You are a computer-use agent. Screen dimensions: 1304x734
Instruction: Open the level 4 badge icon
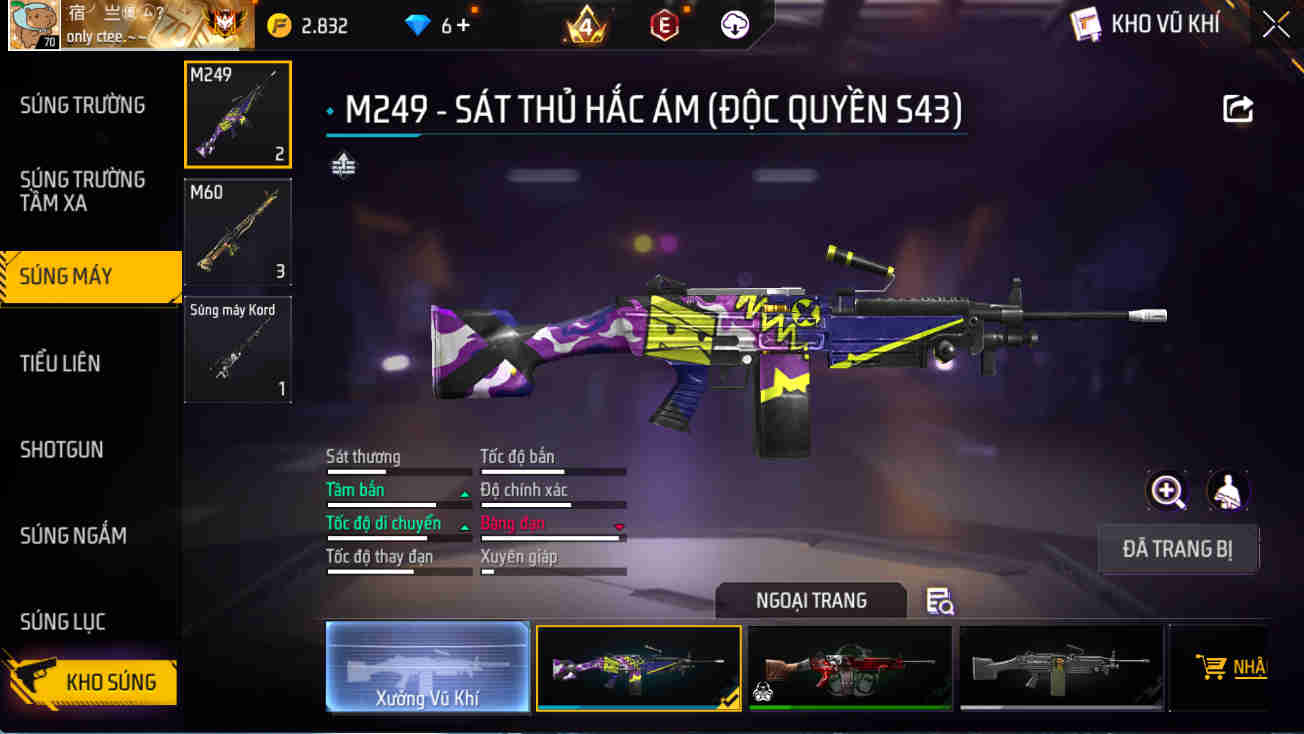[585, 25]
